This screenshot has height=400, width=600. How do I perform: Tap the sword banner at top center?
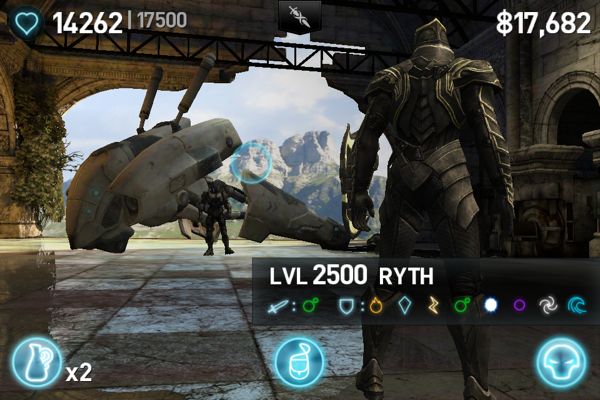[x=300, y=15]
